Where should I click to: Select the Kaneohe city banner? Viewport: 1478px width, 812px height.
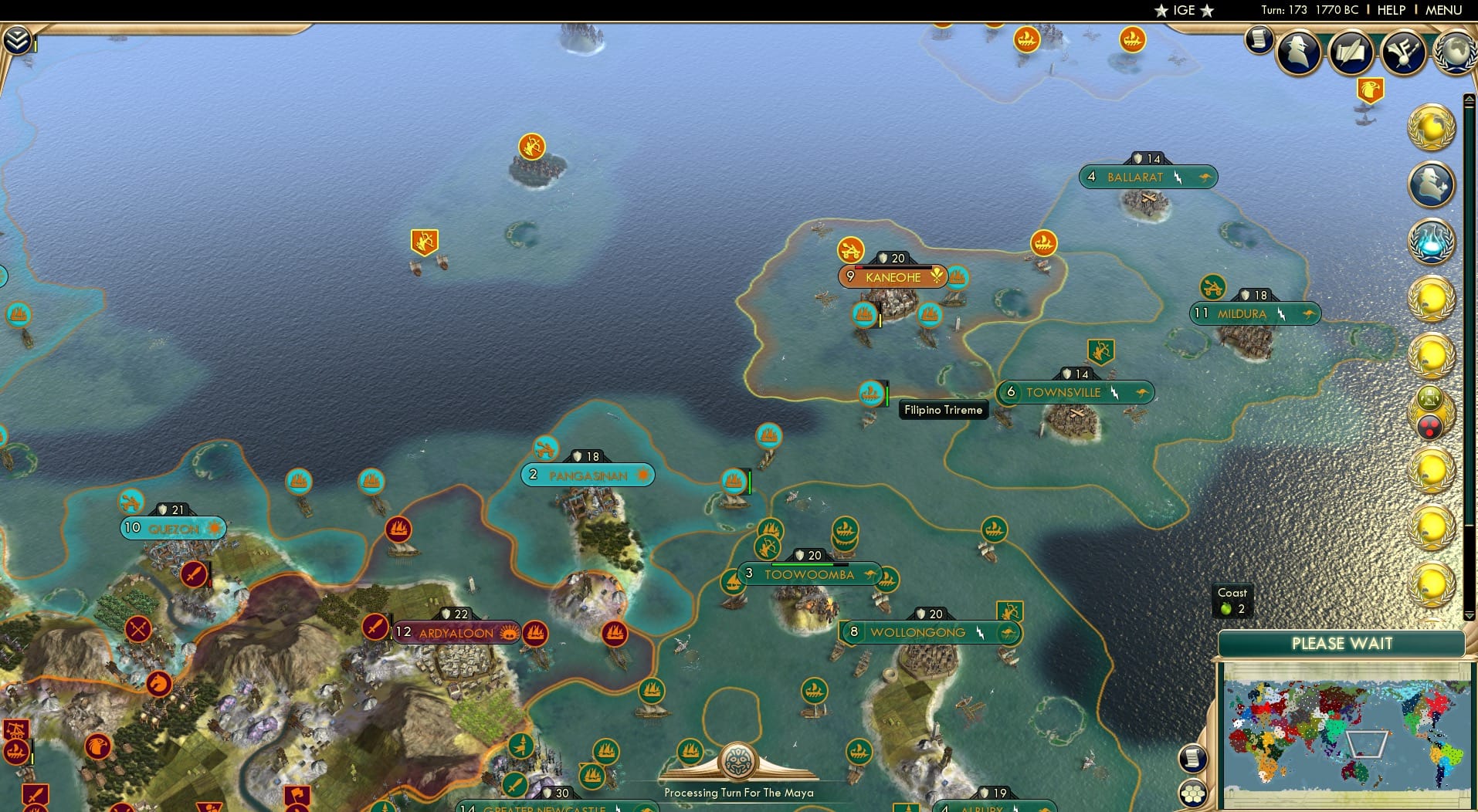[892, 276]
